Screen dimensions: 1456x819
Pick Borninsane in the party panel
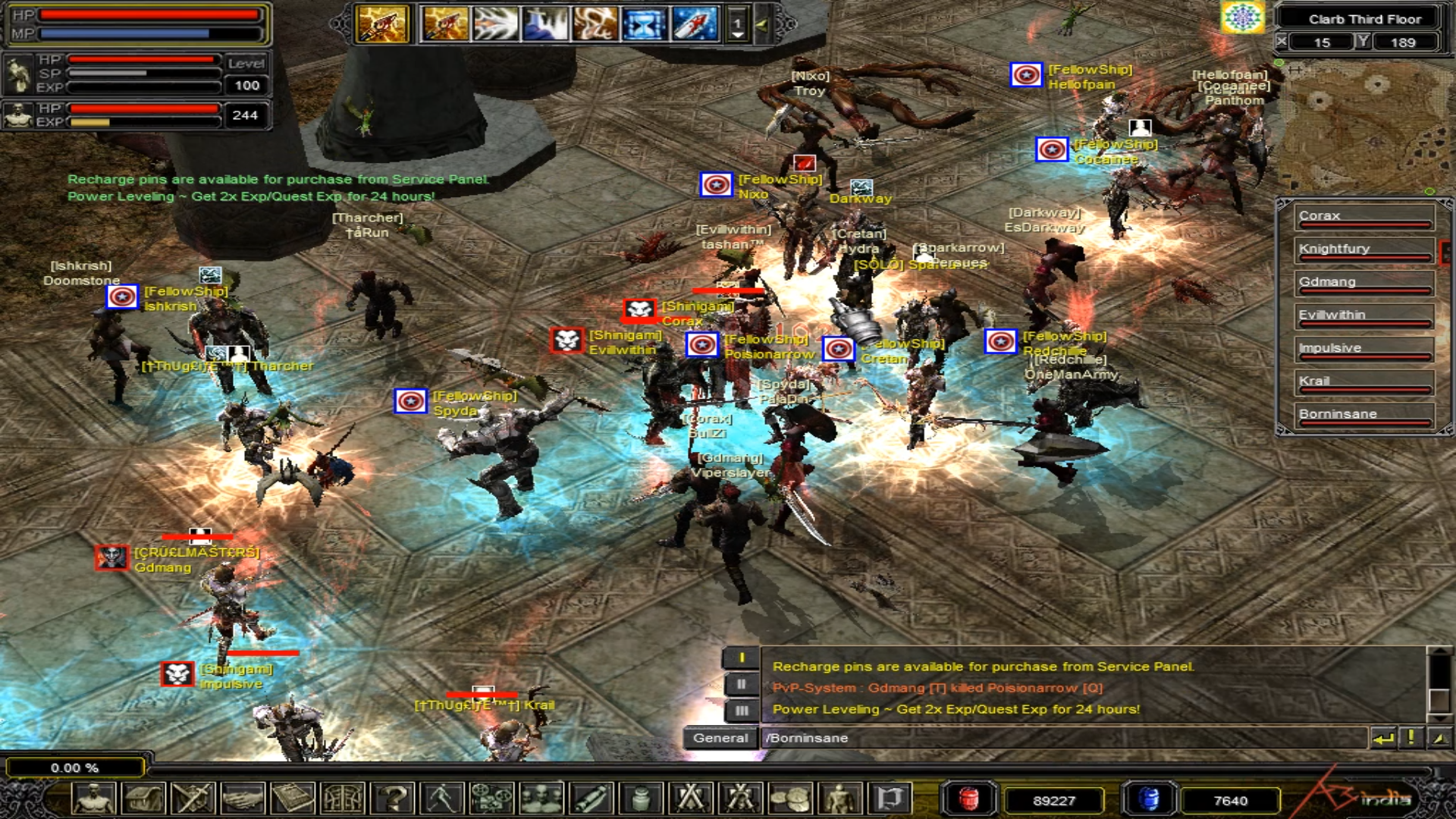[1363, 416]
